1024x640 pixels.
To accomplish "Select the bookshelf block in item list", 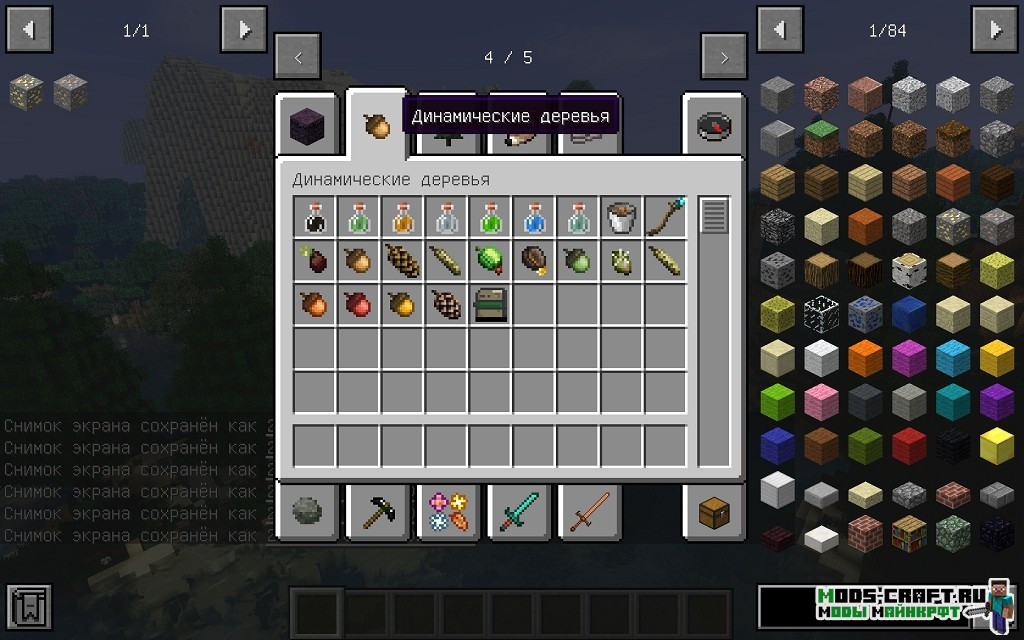I will coord(909,531).
